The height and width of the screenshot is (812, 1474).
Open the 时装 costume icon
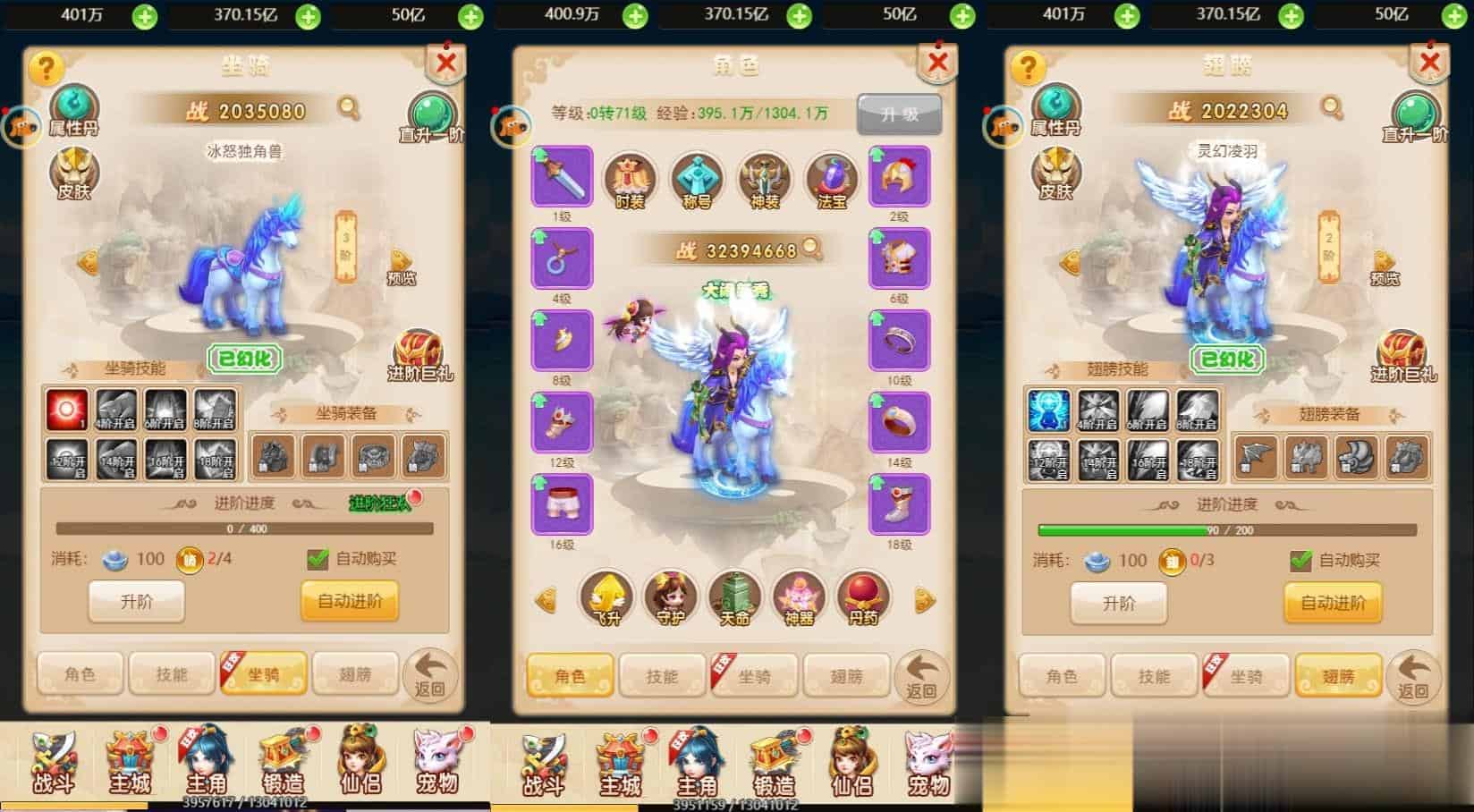(630, 179)
